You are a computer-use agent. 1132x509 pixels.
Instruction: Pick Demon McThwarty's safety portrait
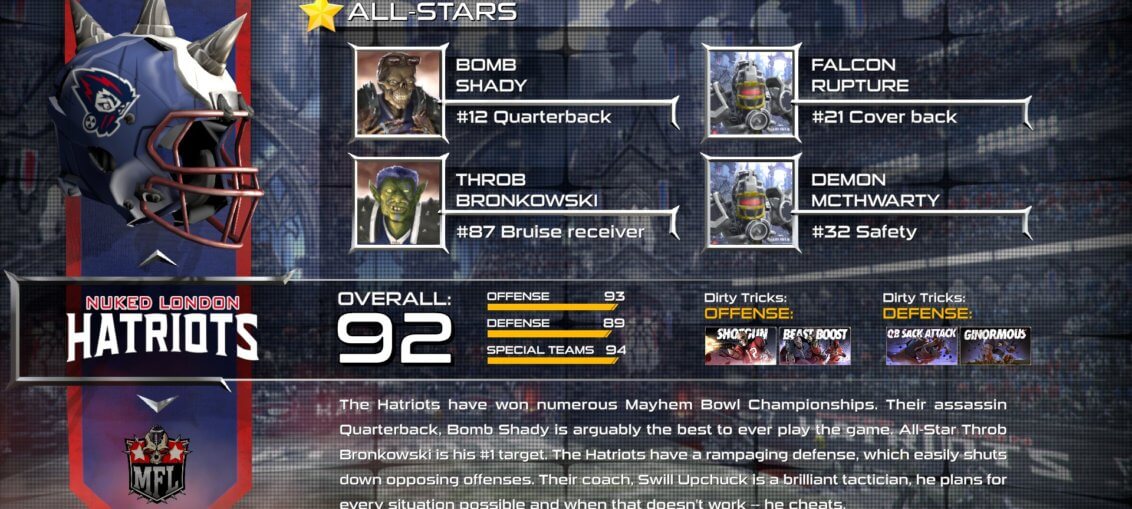coord(752,202)
